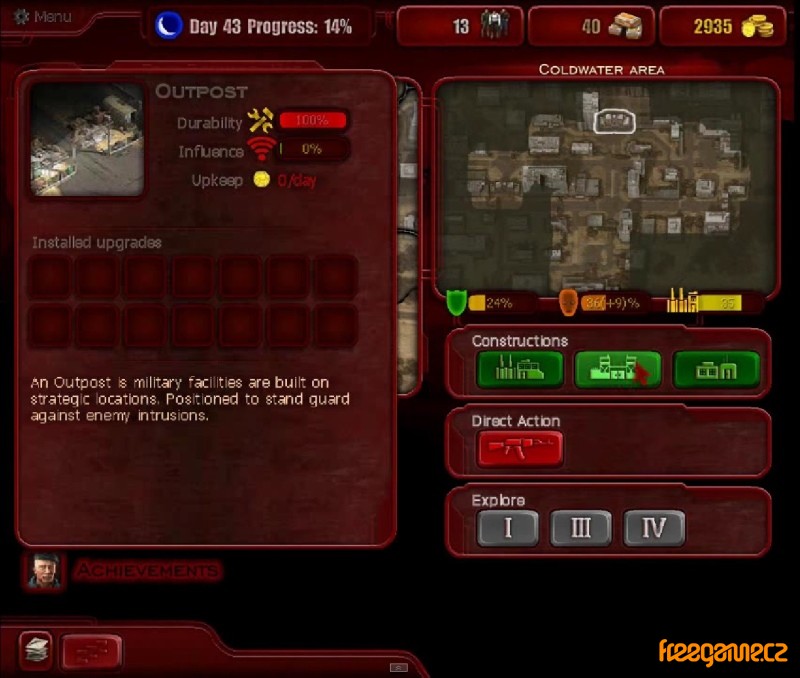Viewport: 800px width, 678px height.
Task: Explore with option IV
Action: pyautogui.click(x=653, y=527)
